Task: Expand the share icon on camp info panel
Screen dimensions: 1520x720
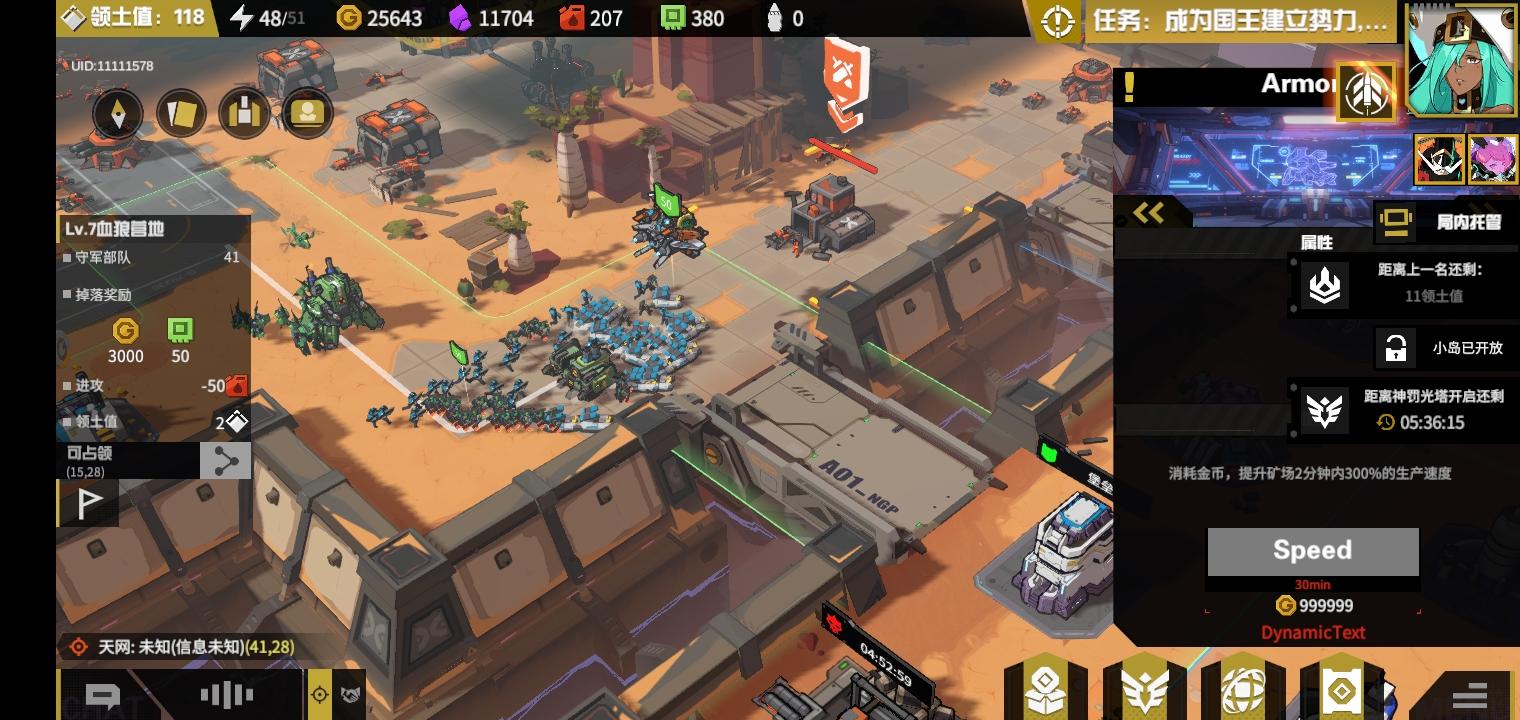Action: (x=226, y=461)
